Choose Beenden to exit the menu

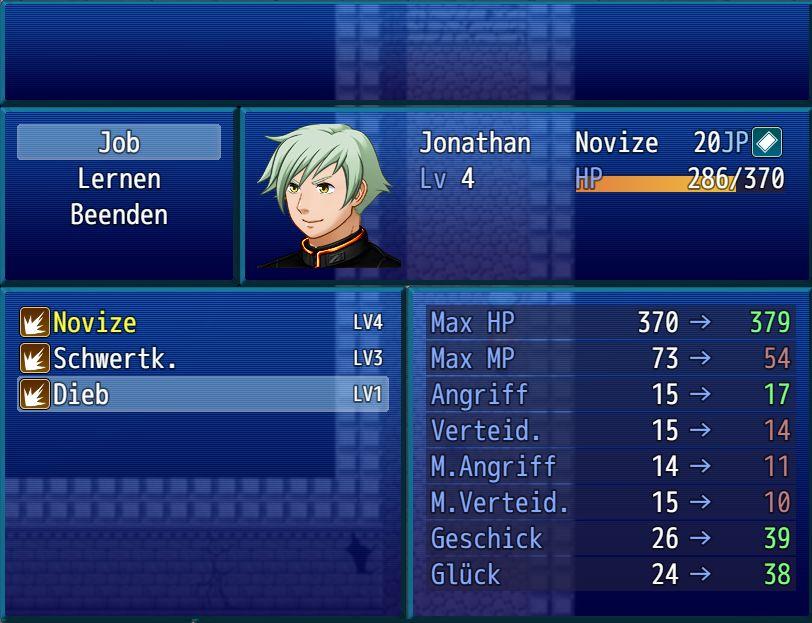click(119, 215)
